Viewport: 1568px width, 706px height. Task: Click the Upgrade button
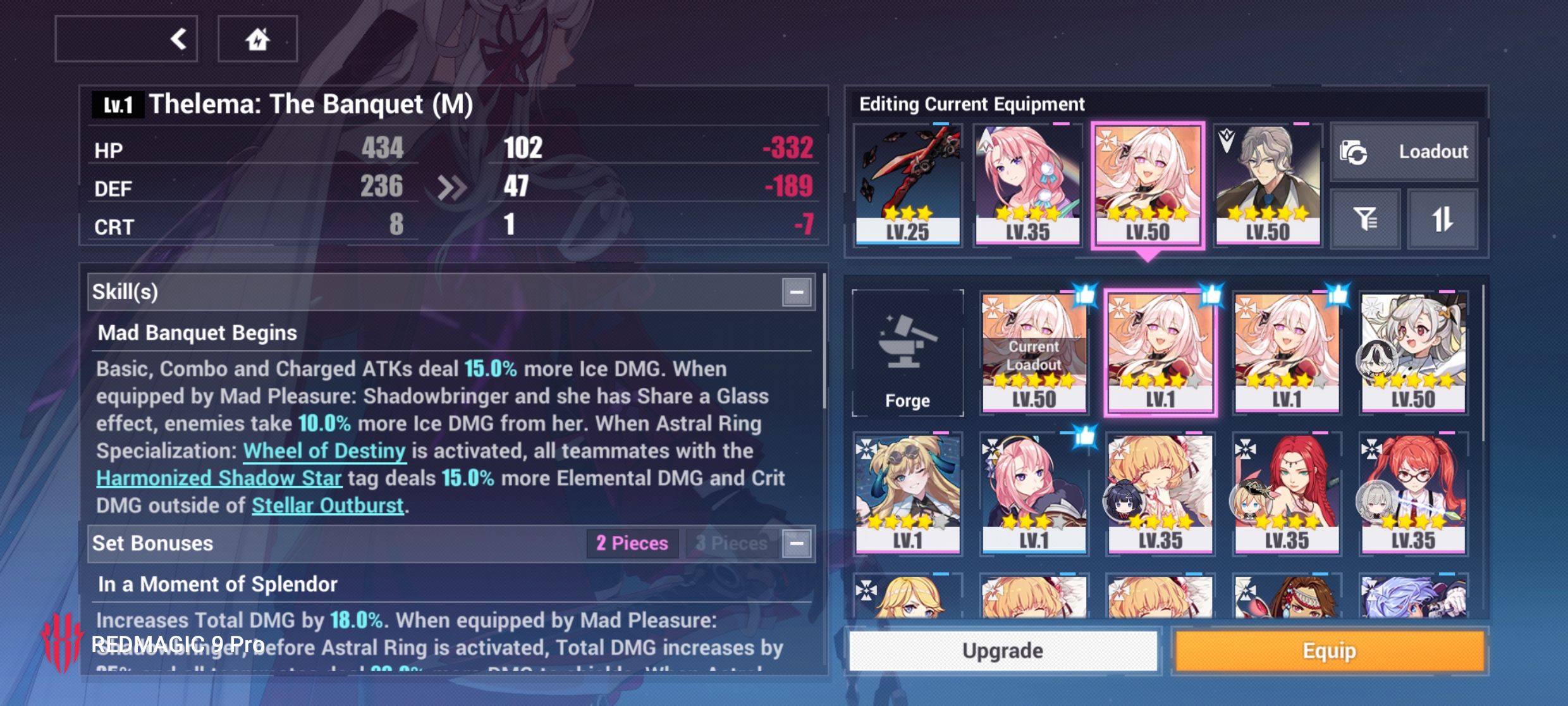point(1003,650)
